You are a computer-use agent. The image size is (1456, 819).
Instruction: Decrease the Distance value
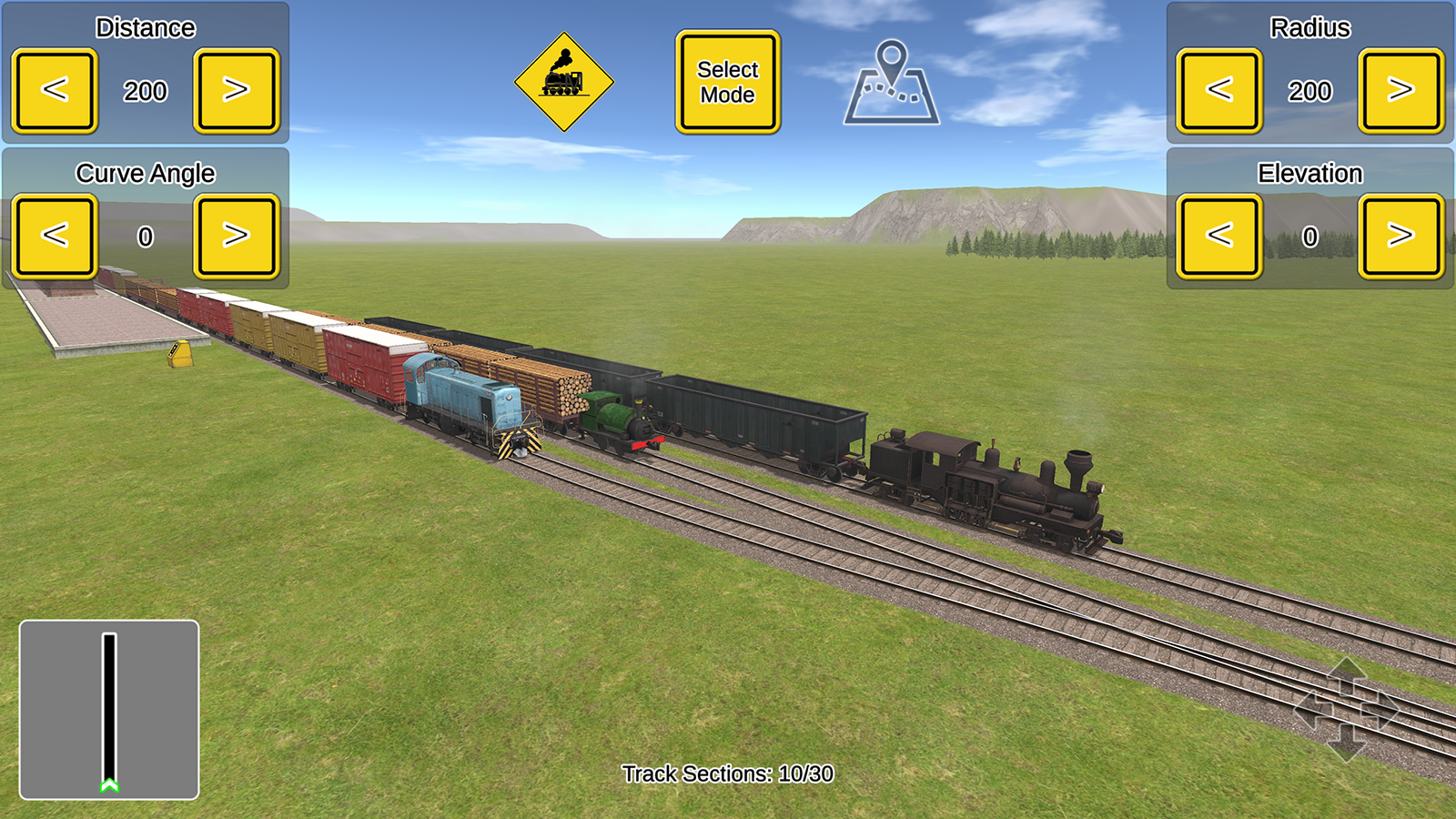coord(53,90)
